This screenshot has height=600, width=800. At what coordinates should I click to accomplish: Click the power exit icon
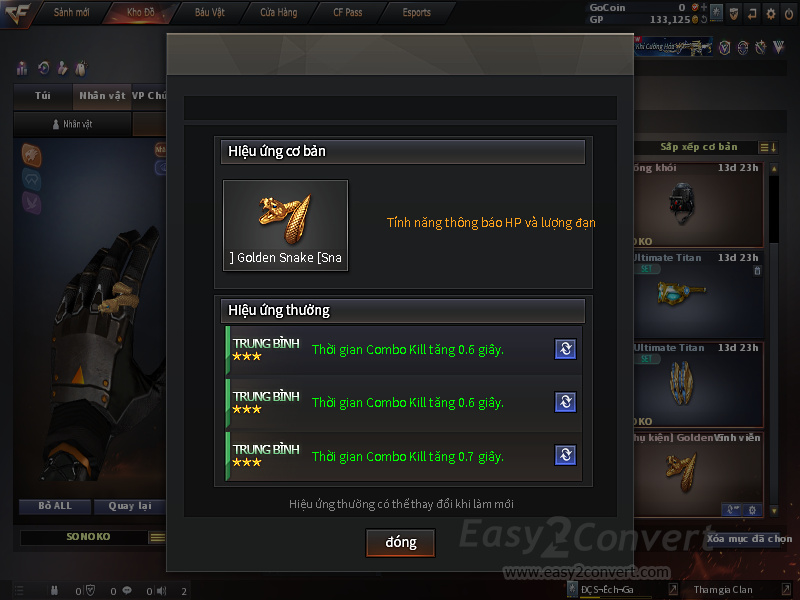point(788,14)
